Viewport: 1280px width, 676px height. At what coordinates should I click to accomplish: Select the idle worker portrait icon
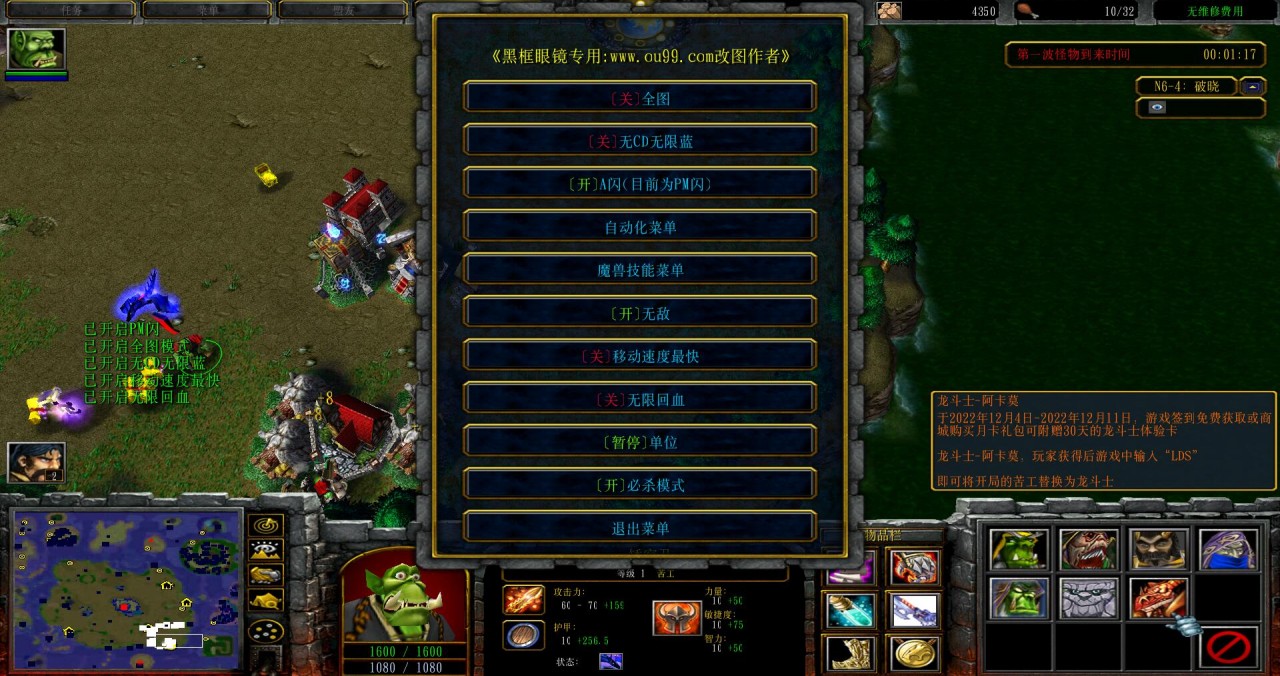coord(36,462)
